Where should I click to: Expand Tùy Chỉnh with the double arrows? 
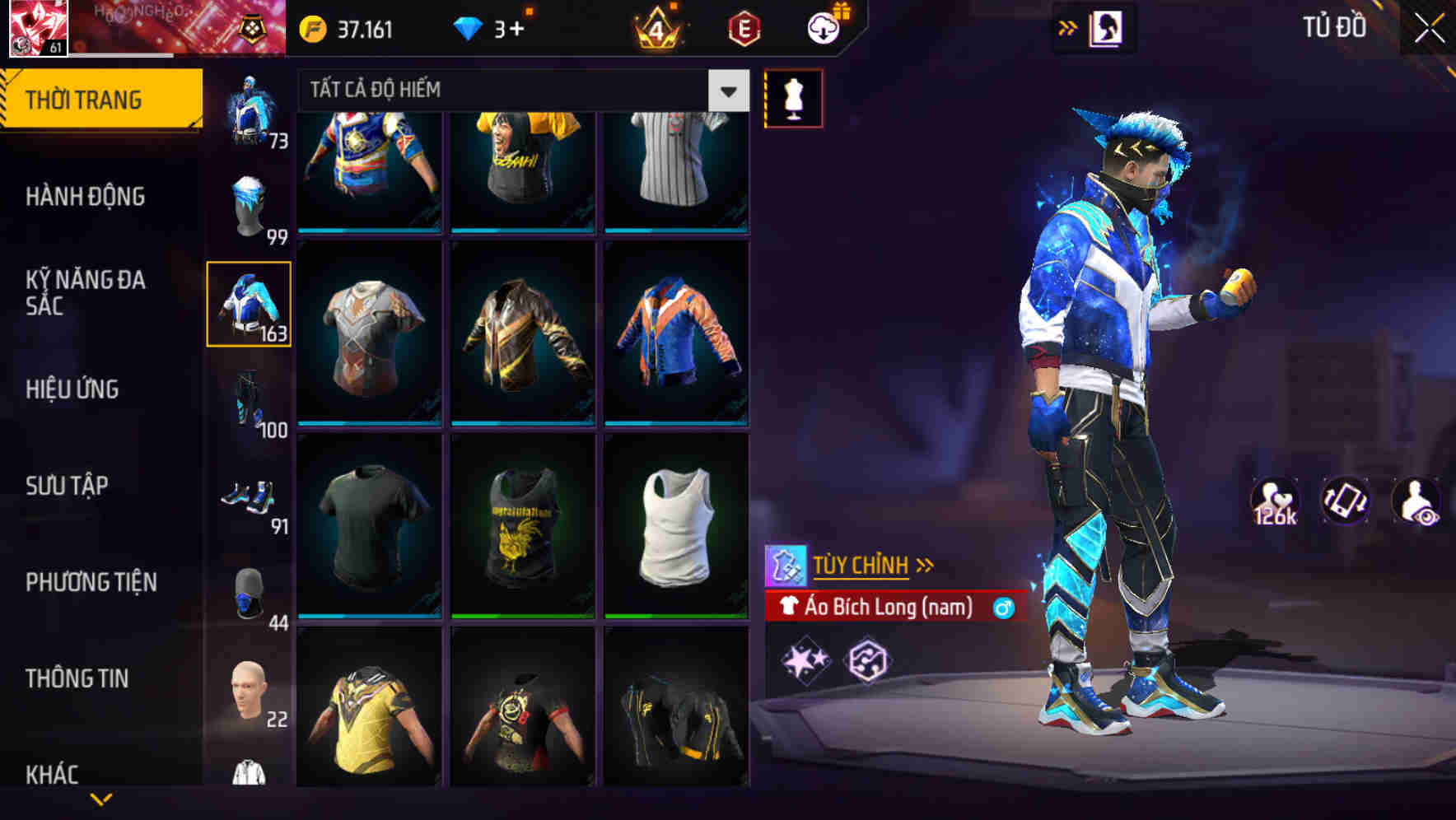[924, 565]
